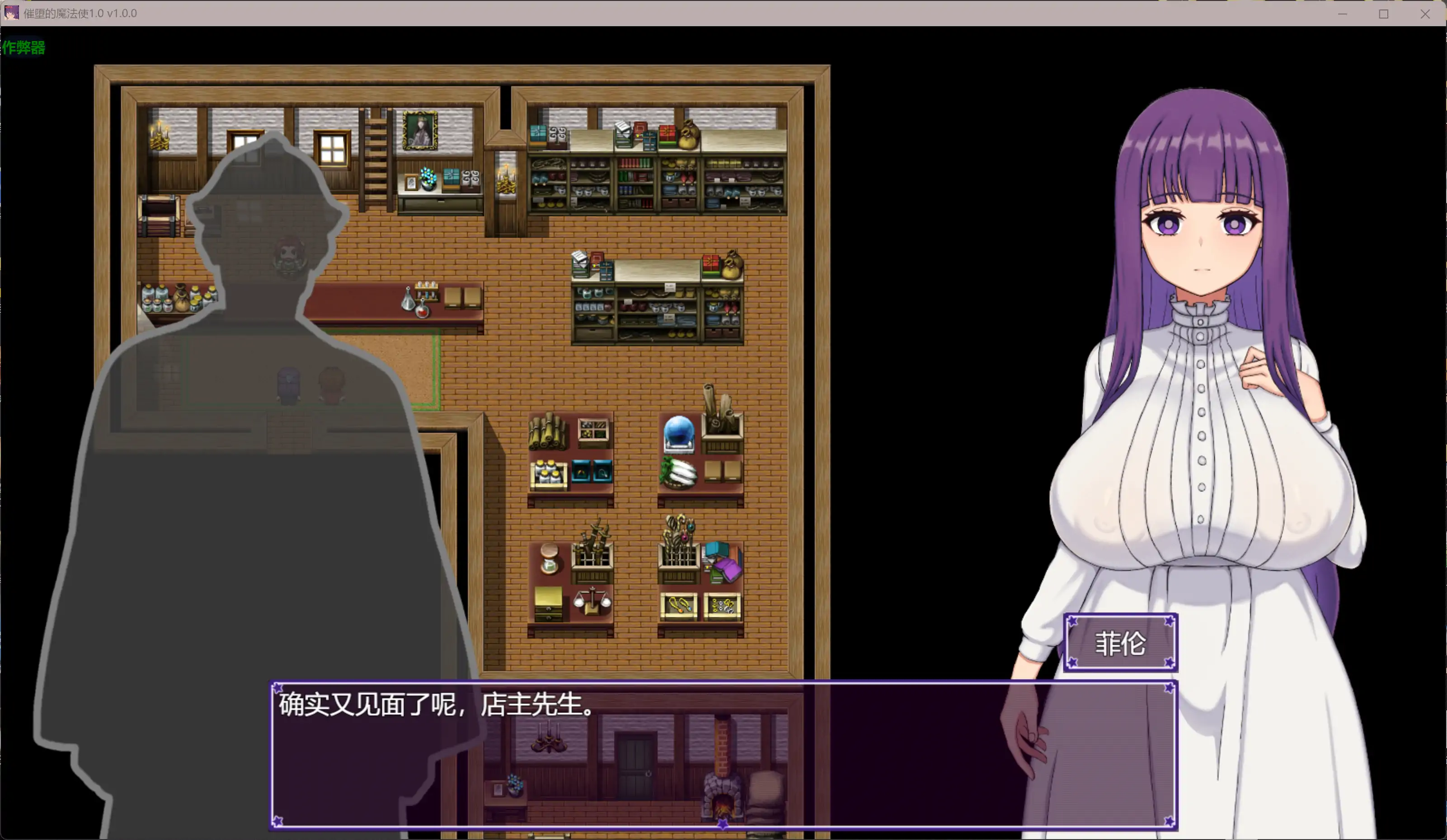
Task: Select the purple-haired customer sprite
Action: coord(288,385)
